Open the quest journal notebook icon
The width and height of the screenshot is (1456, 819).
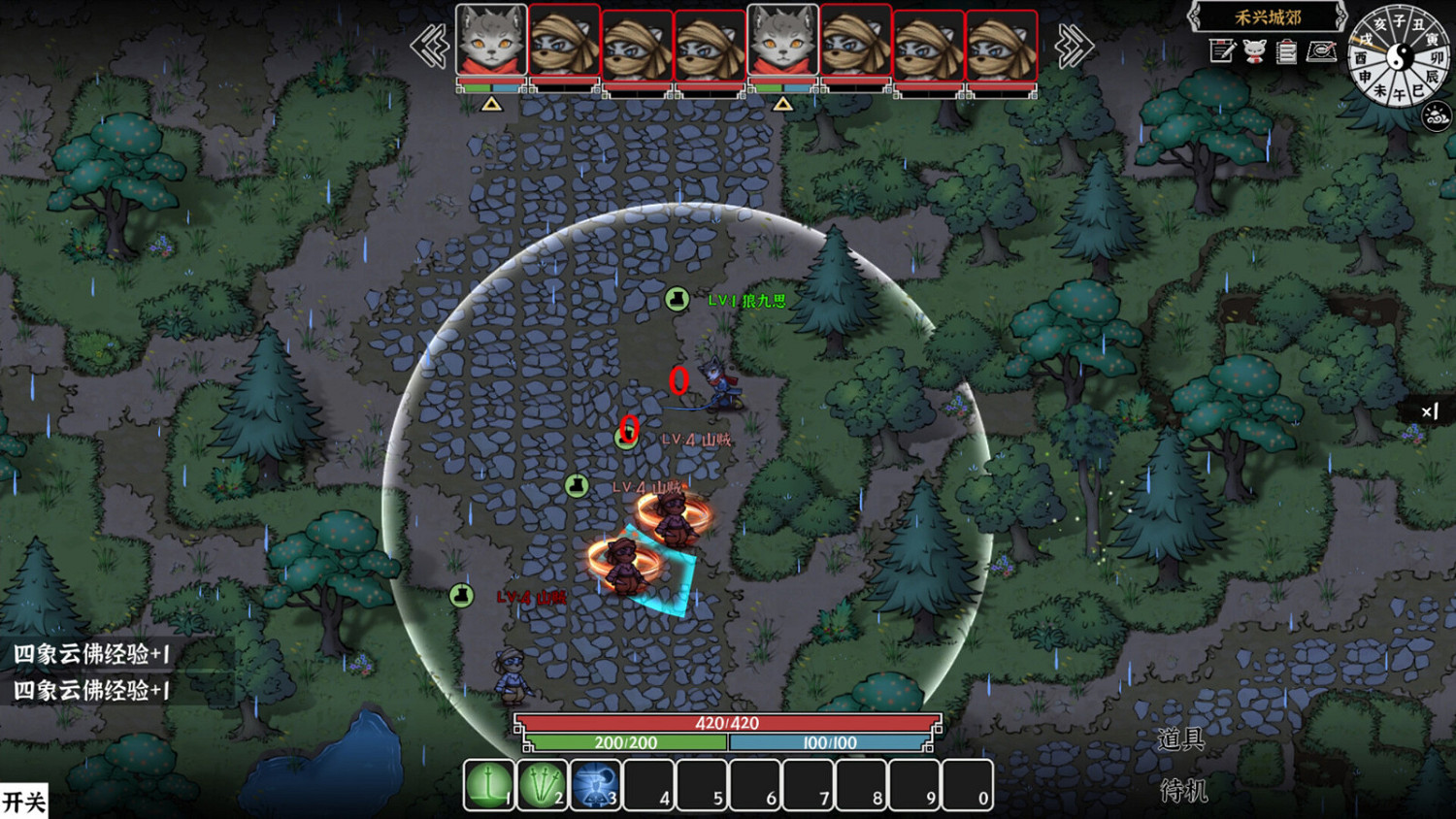click(x=1220, y=50)
